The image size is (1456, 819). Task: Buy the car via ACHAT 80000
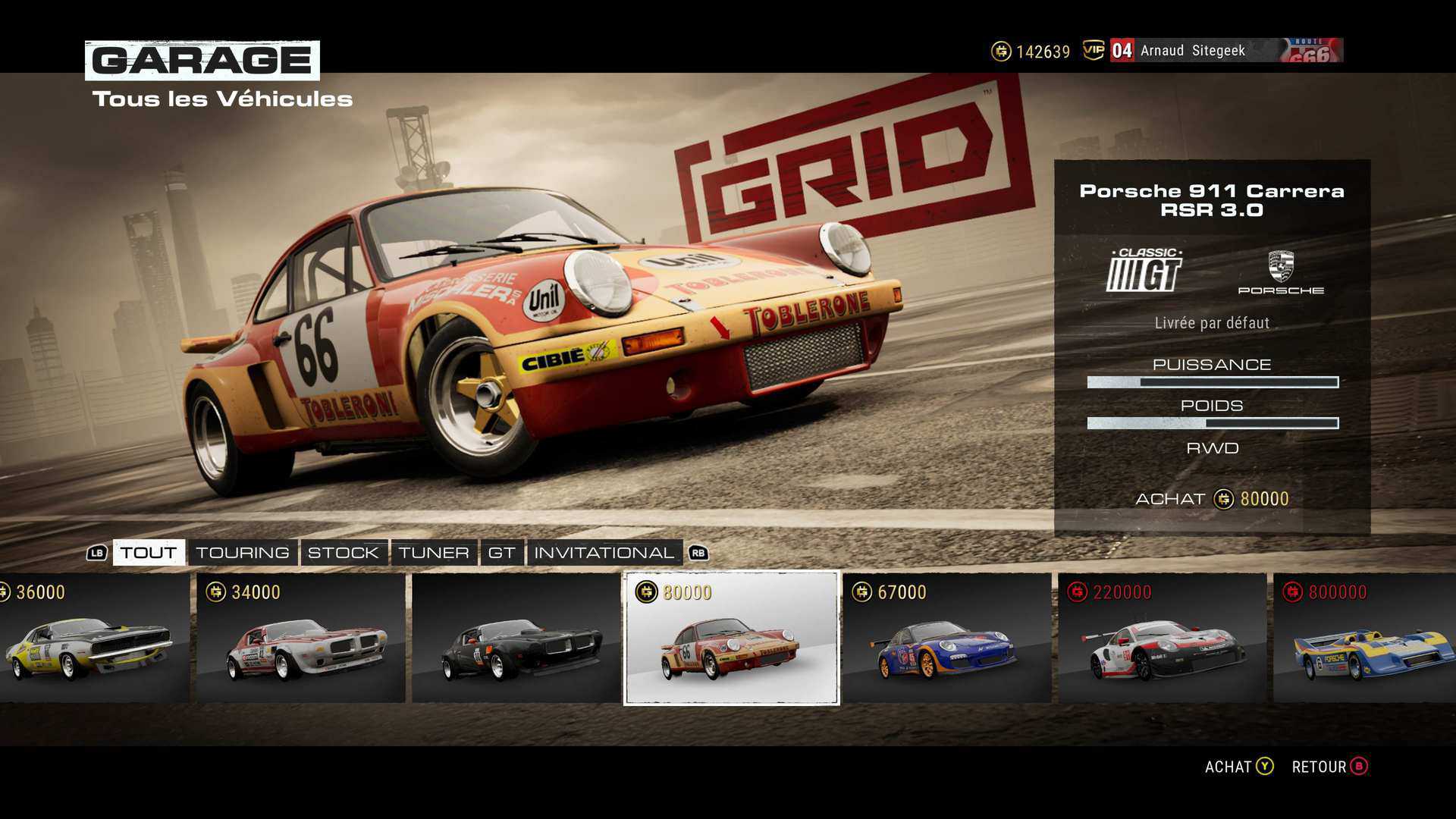coord(1212,499)
